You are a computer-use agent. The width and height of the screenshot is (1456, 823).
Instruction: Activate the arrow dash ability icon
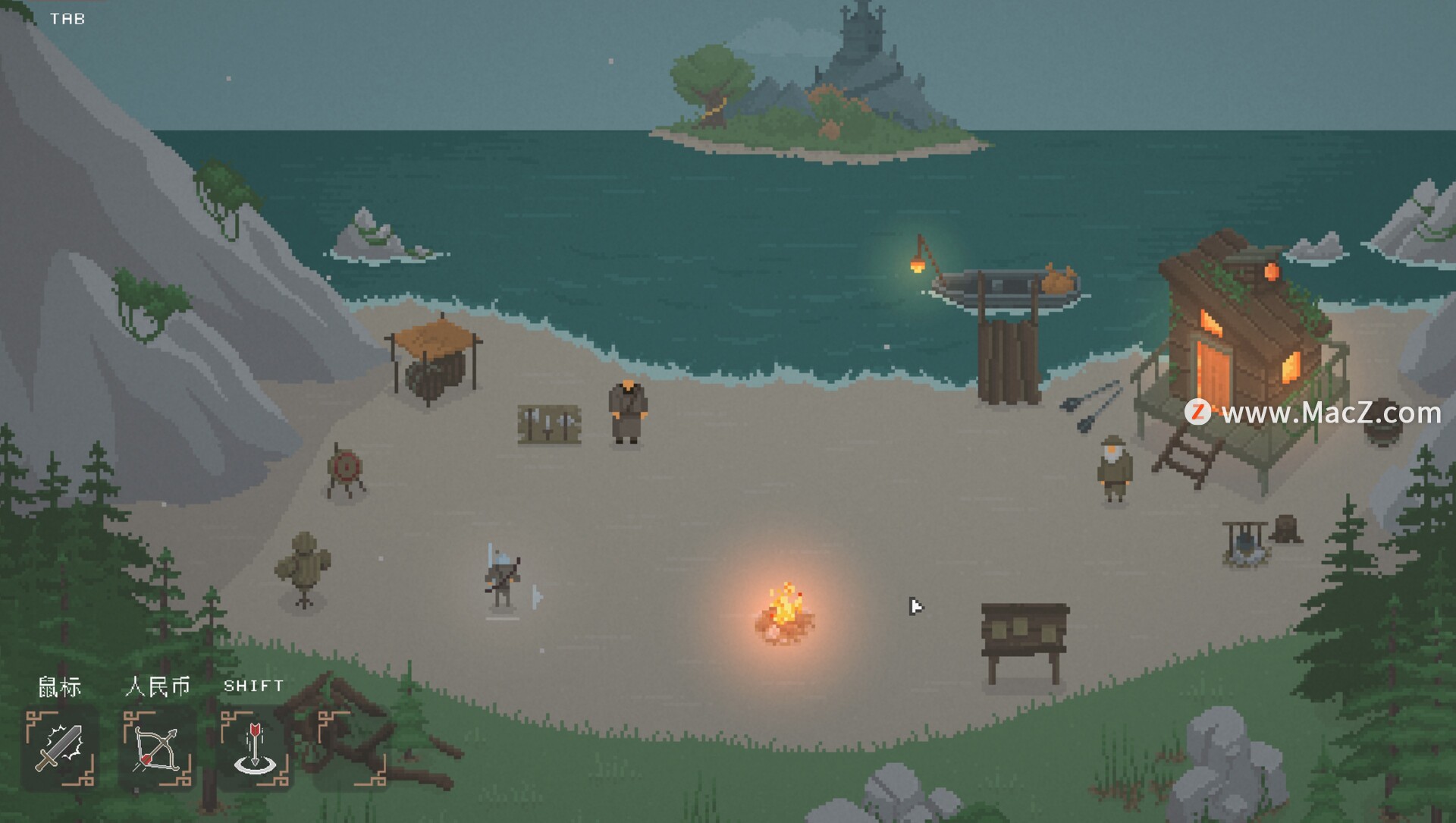tap(255, 749)
